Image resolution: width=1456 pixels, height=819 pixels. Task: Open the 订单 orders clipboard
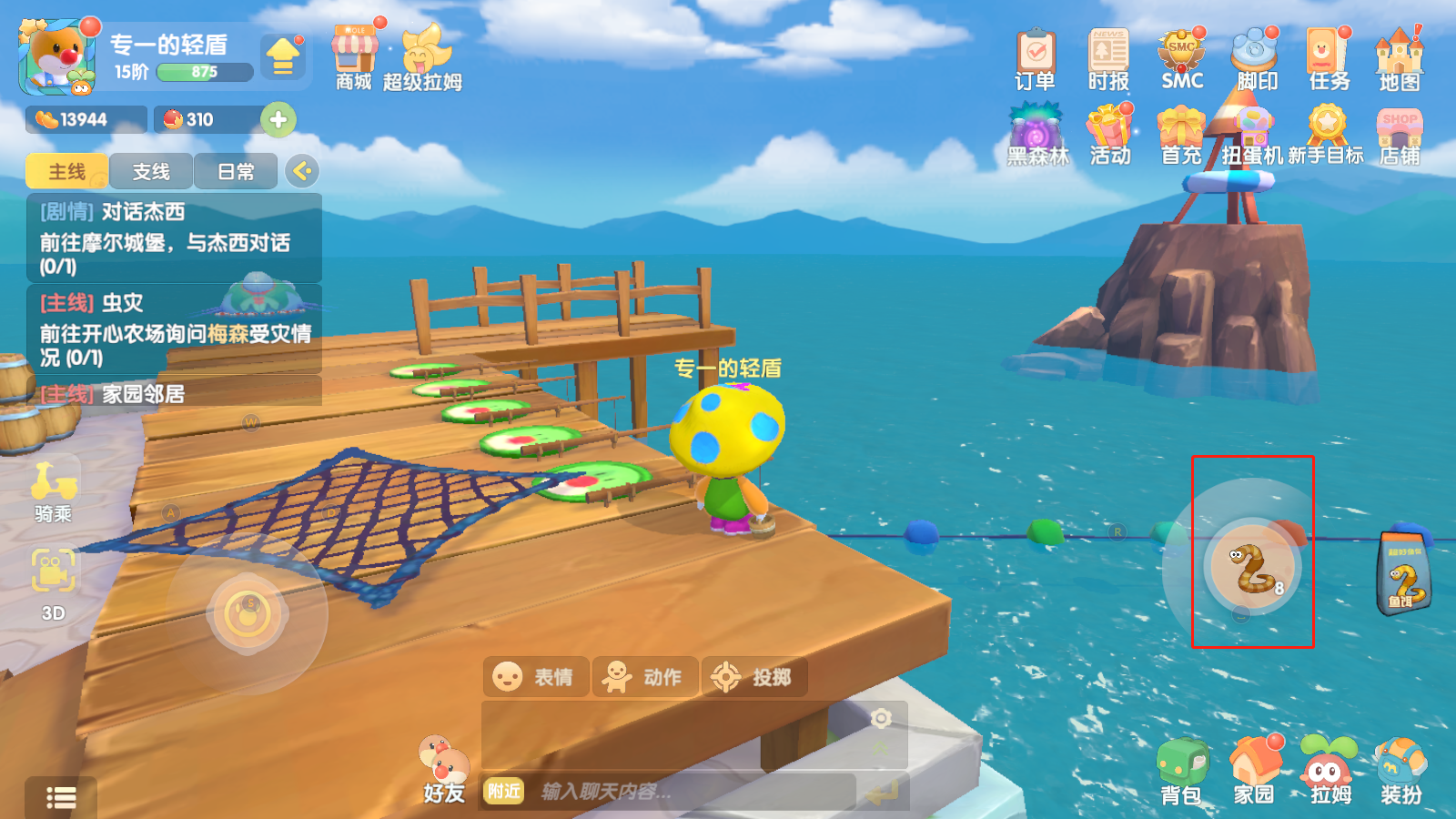tap(1036, 59)
